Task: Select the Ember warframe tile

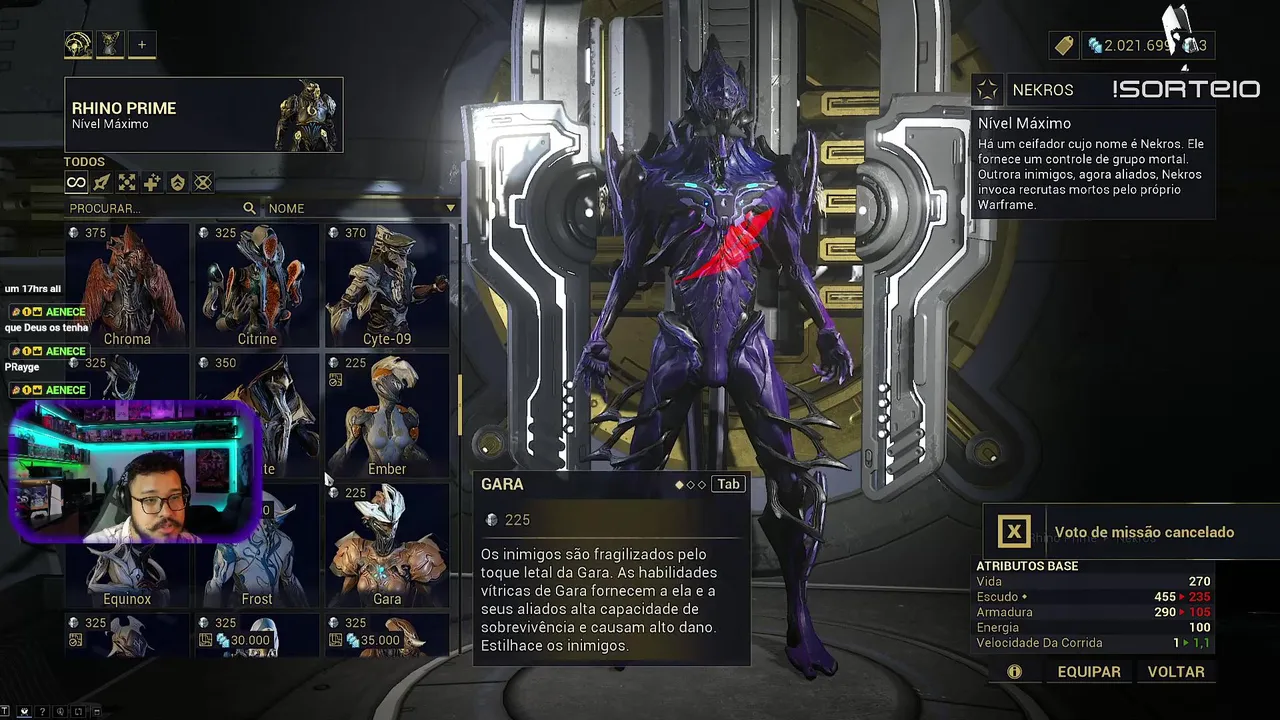Action: click(387, 416)
